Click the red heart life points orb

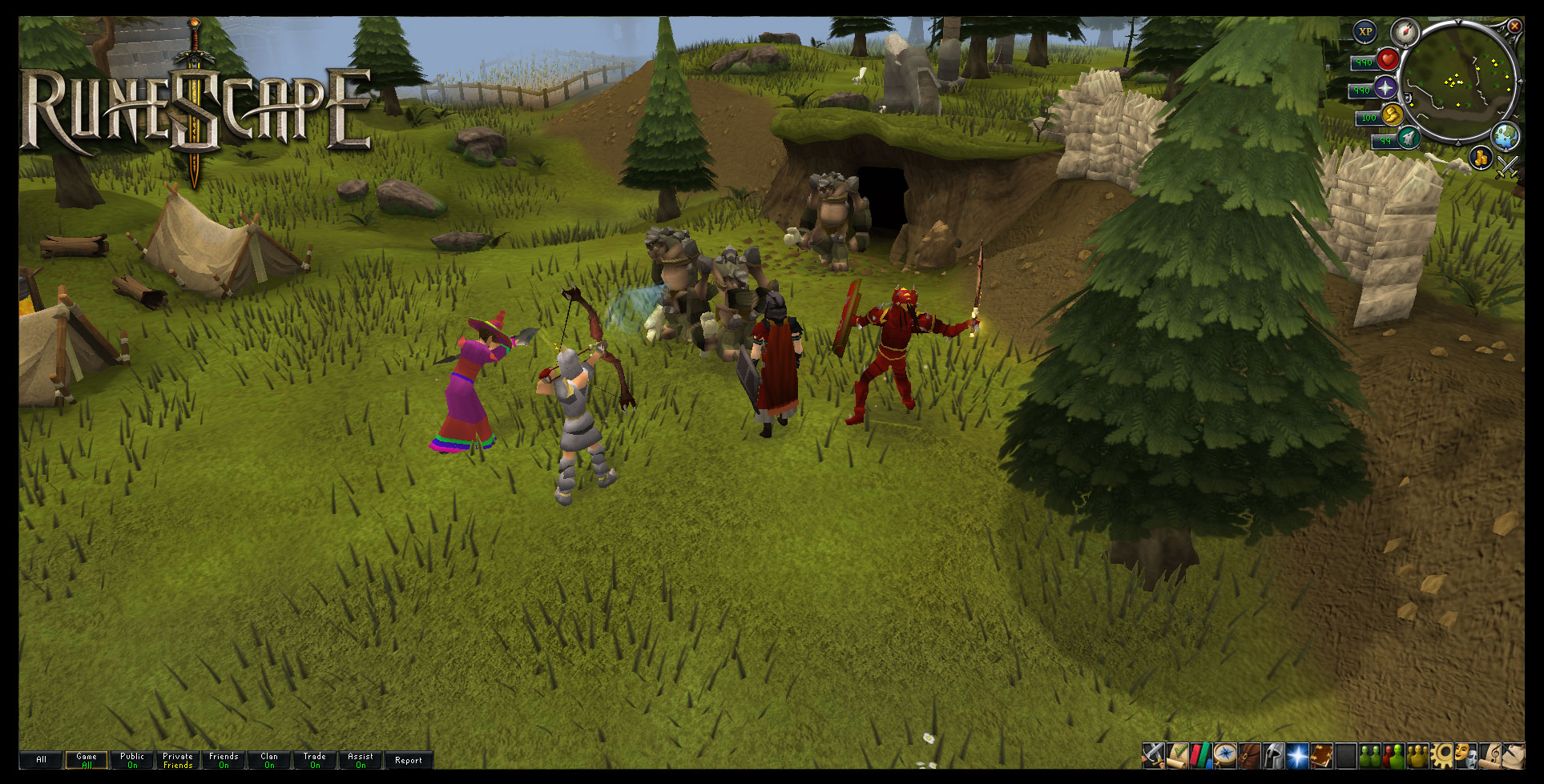pyautogui.click(x=1388, y=59)
